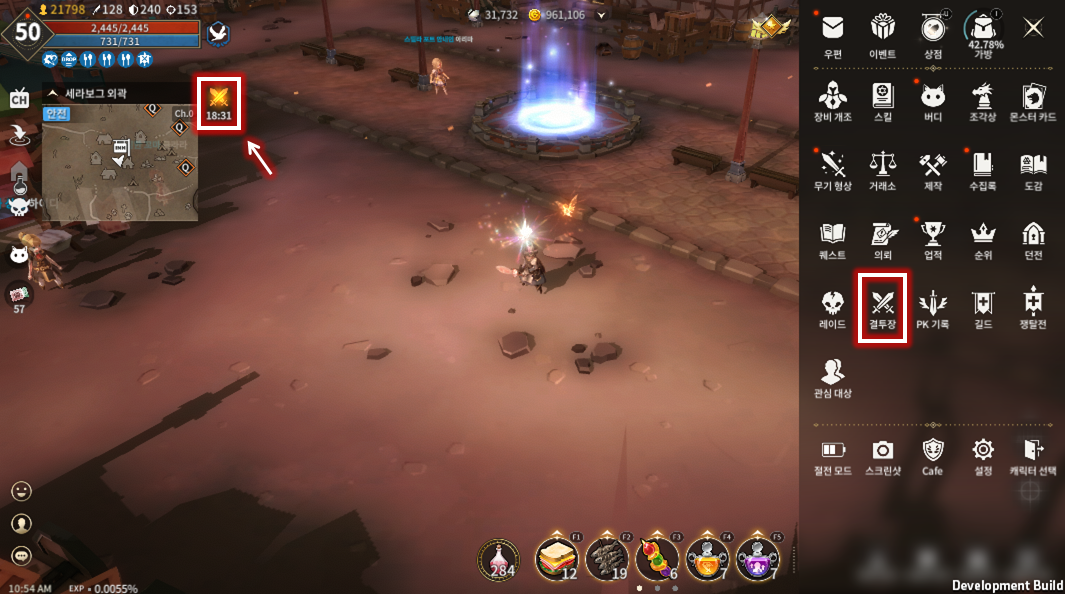This screenshot has width=1065, height=594.
Task: Click the 세라보그 외곽 minimap
Action: click(119, 163)
